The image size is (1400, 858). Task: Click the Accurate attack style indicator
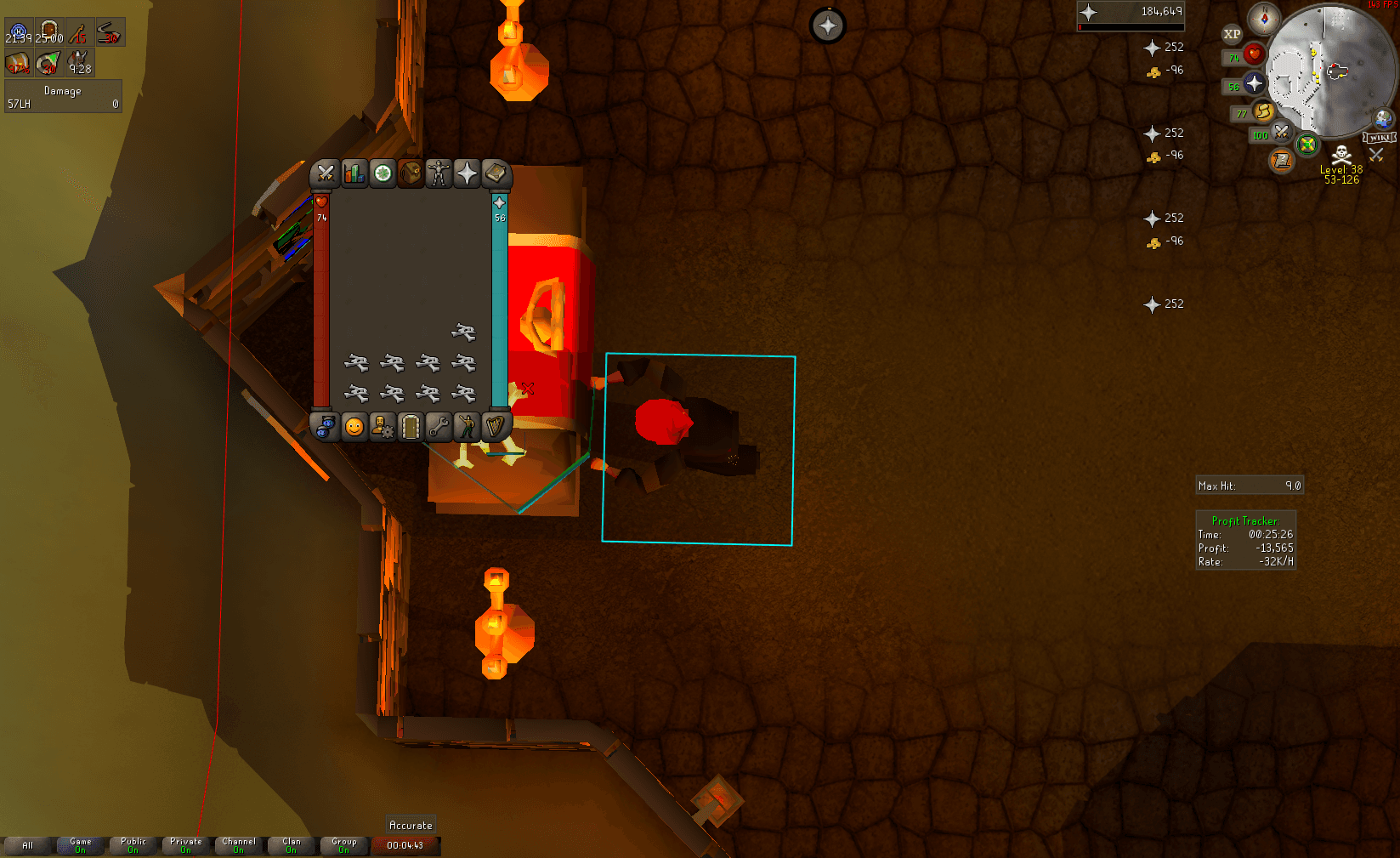click(x=411, y=824)
